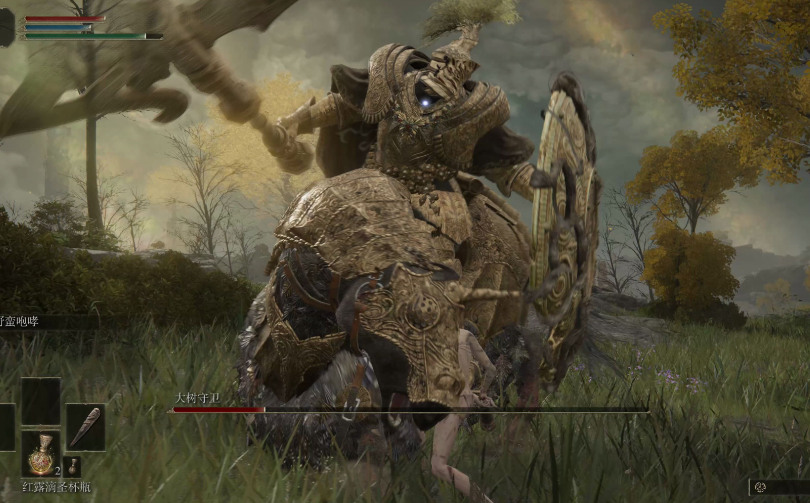Select the Flask of Crimson Tears slot
Screen dimensions: 810x503
(x=41, y=455)
